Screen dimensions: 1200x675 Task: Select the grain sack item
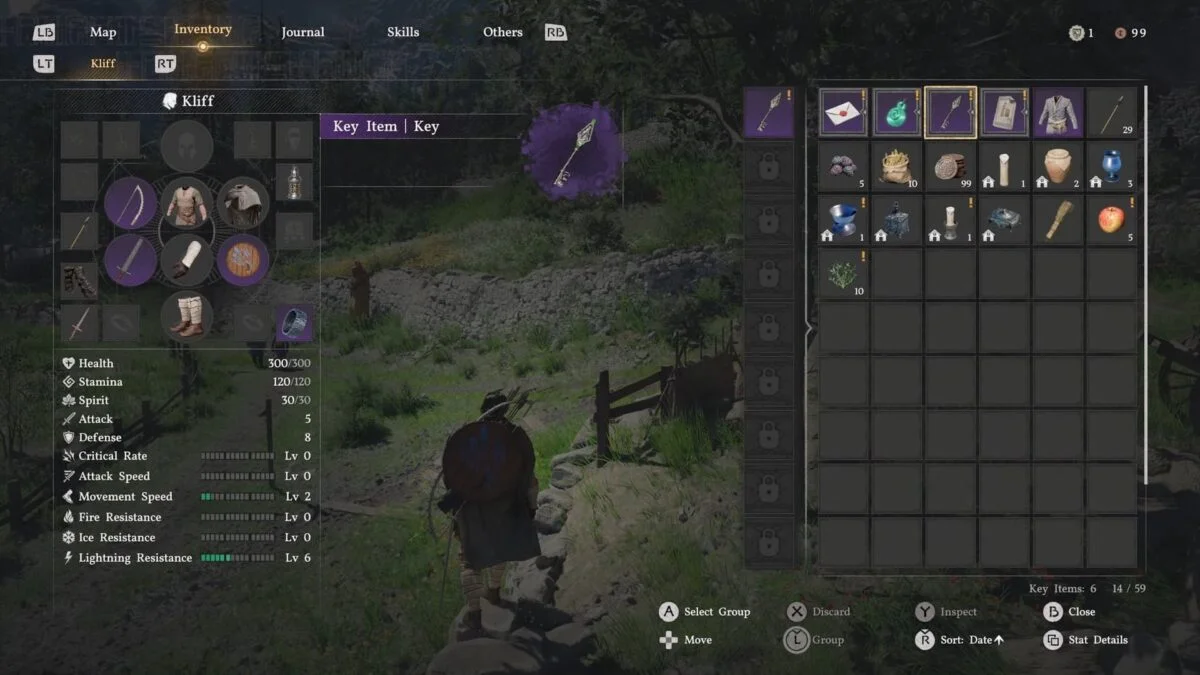[x=896, y=166]
